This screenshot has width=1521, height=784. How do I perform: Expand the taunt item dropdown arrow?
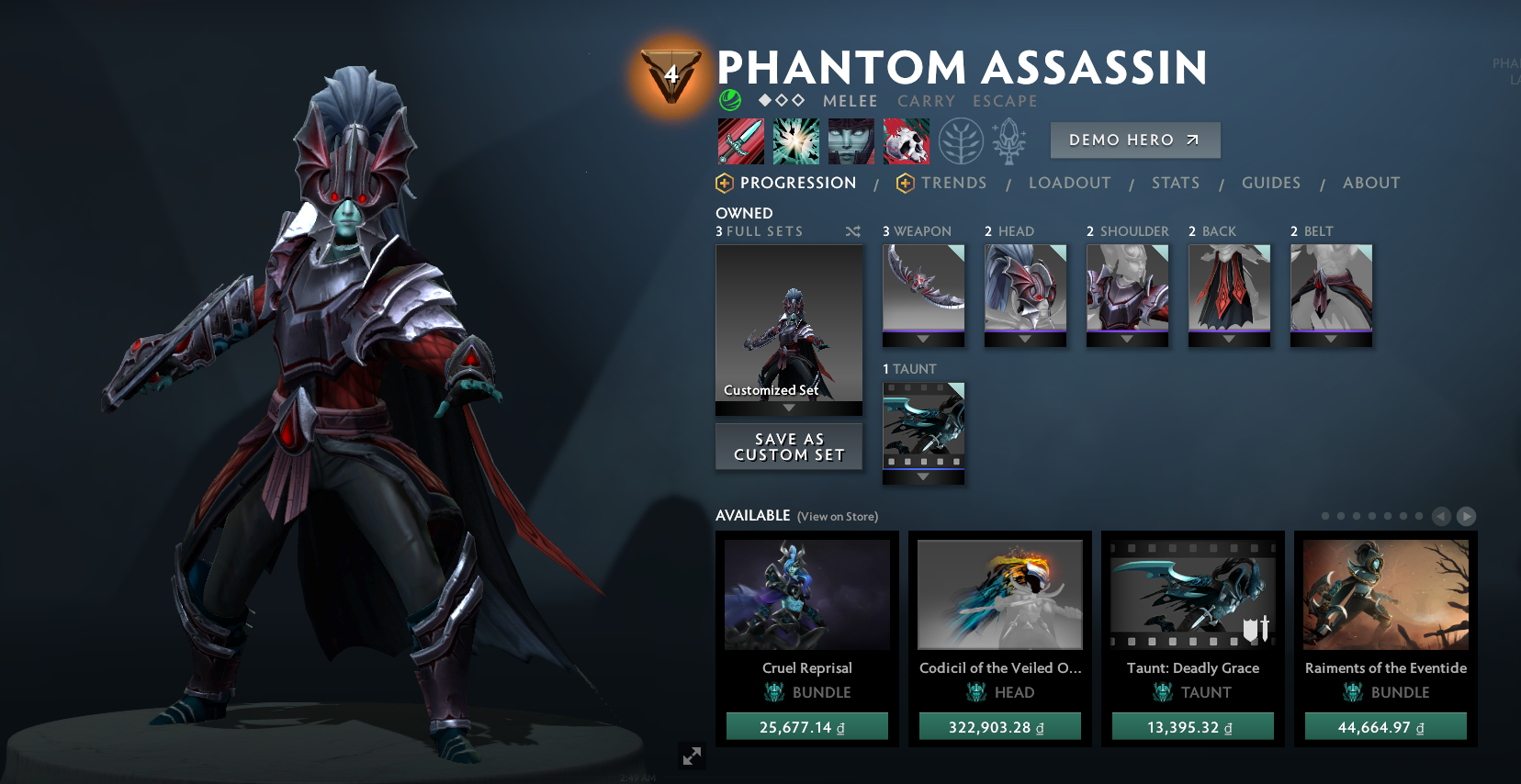[x=923, y=476]
